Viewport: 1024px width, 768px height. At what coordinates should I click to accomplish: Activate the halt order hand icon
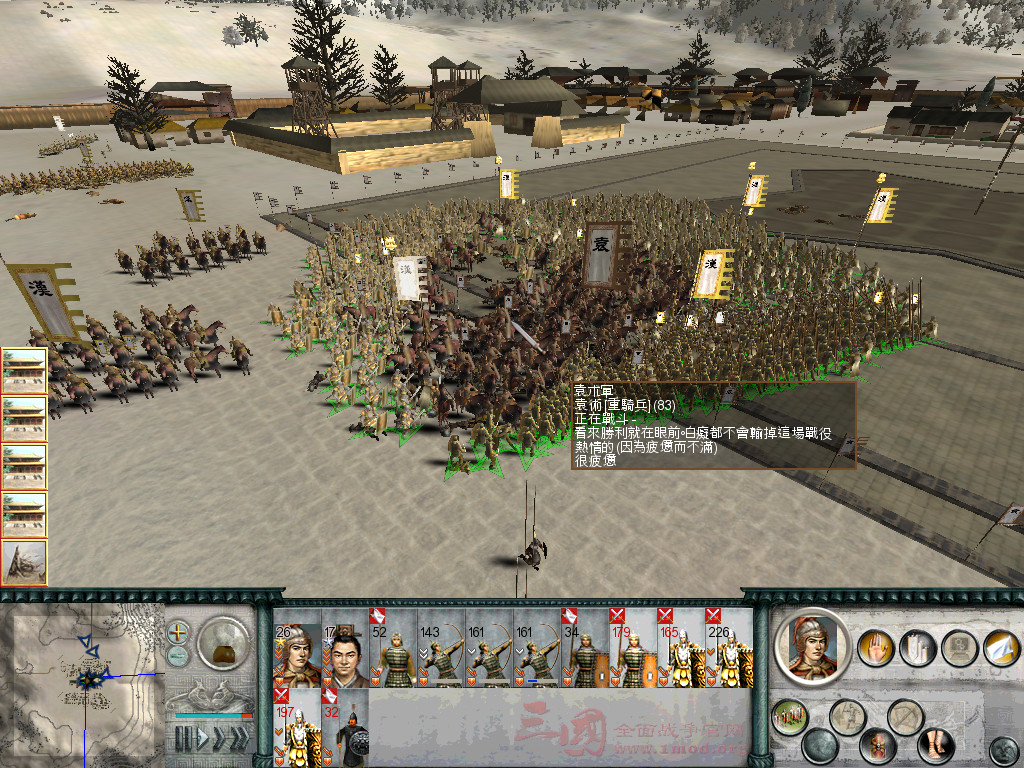coord(877,647)
